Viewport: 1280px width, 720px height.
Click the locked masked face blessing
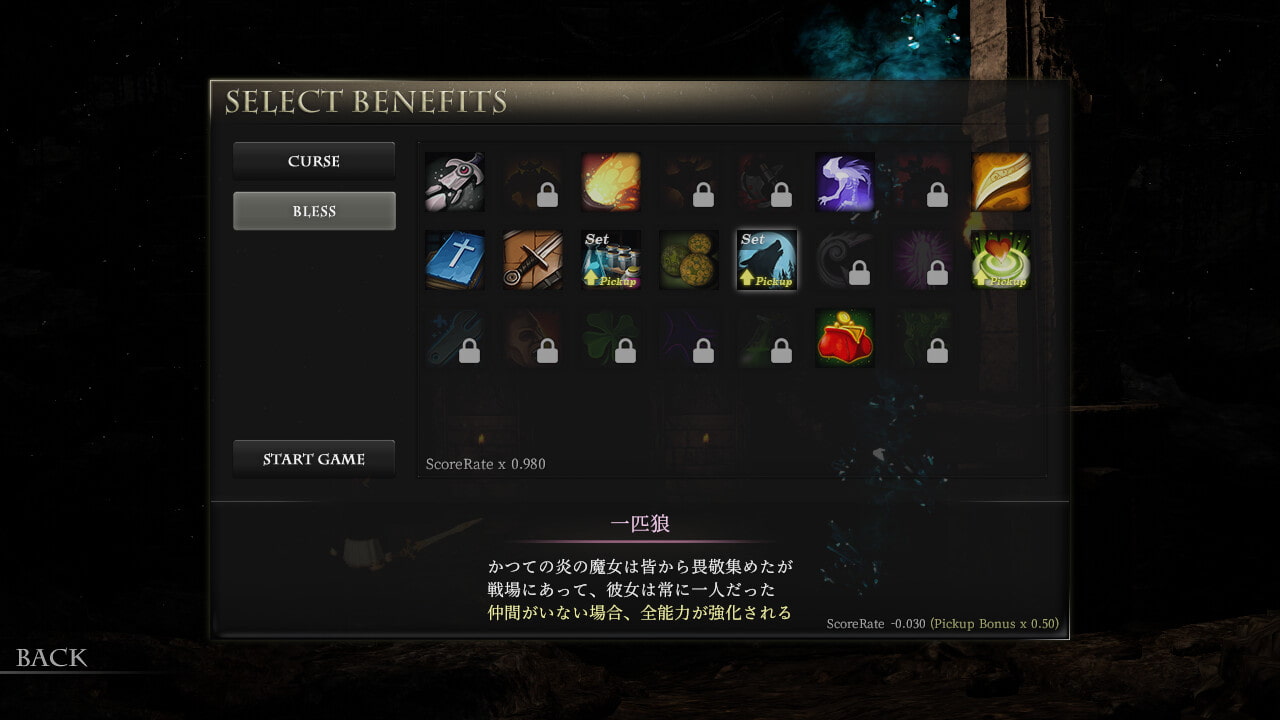click(x=533, y=338)
